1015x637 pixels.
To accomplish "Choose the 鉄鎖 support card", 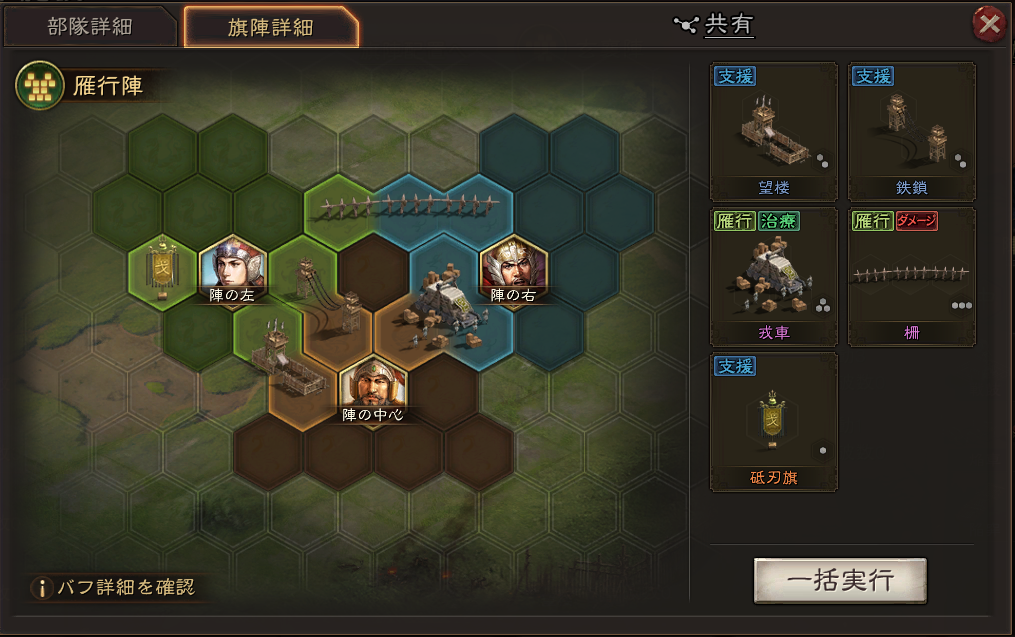I will (x=911, y=132).
